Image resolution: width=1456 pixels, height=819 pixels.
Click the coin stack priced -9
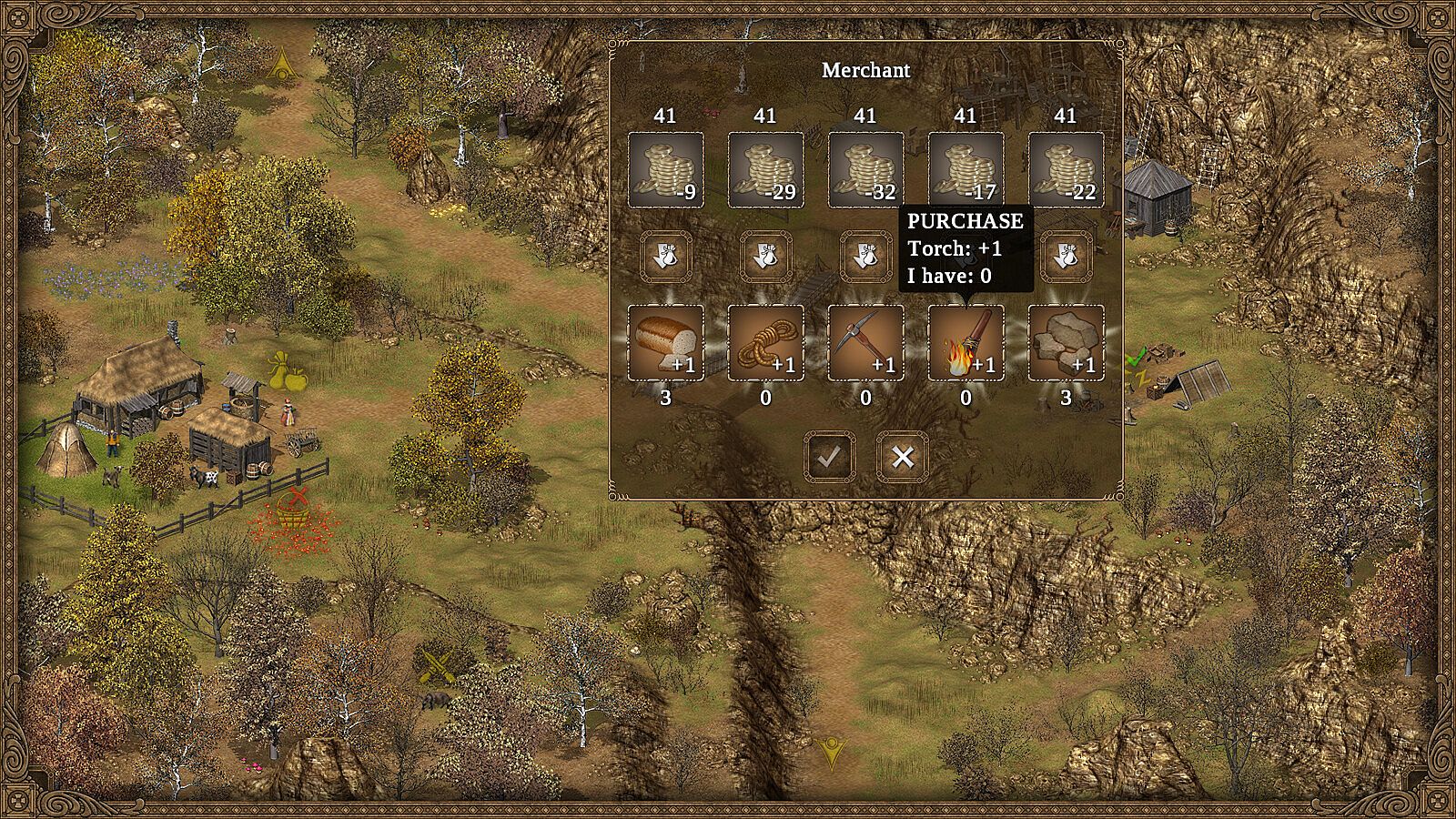point(665,170)
